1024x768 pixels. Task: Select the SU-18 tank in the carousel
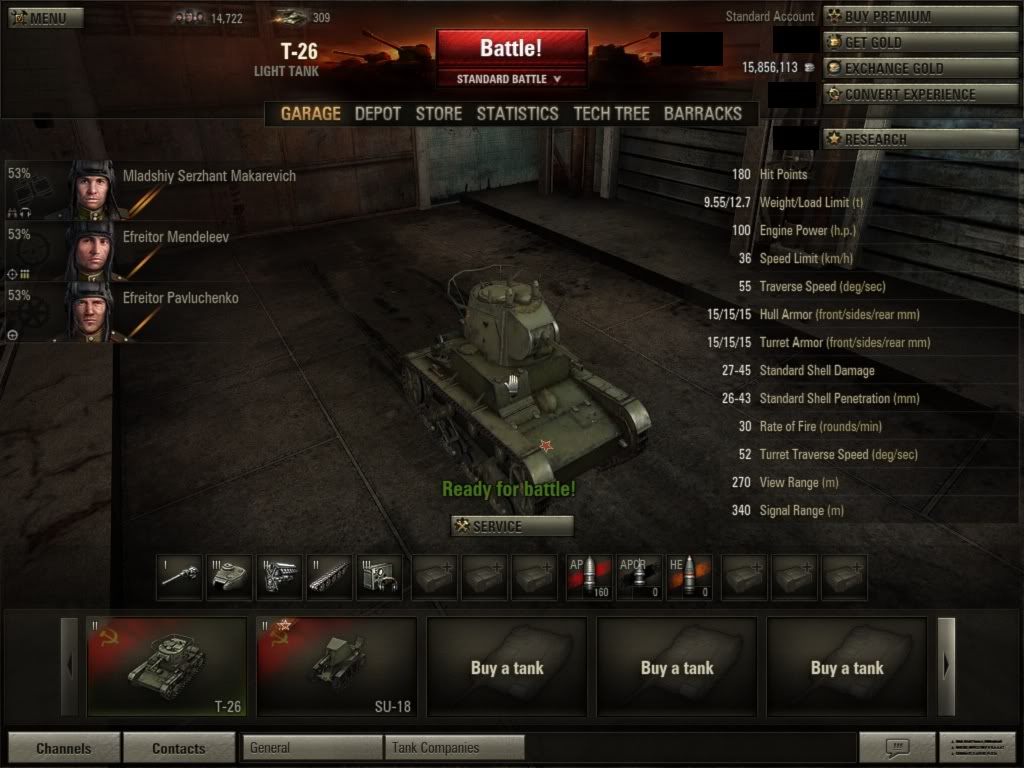click(x=337, y=666)
